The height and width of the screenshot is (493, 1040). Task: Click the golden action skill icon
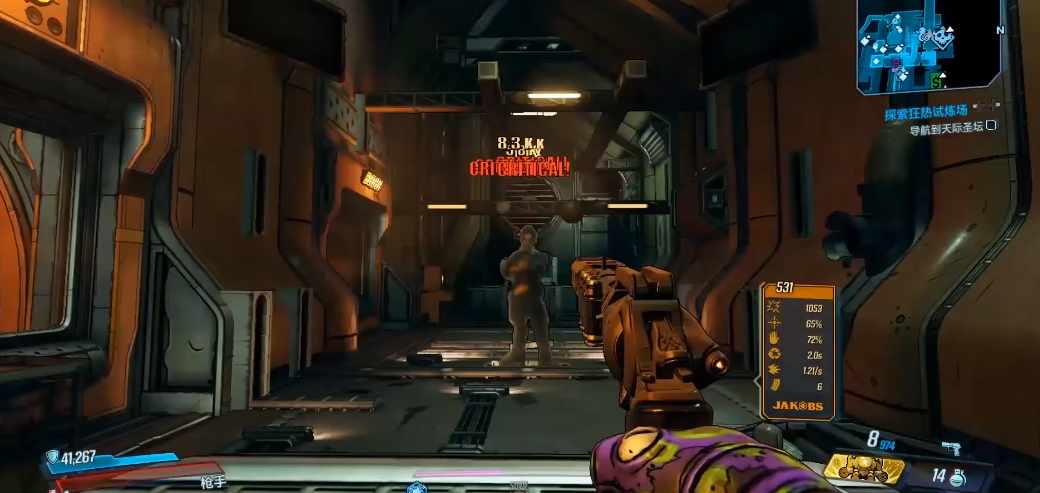tap(863, 467)
